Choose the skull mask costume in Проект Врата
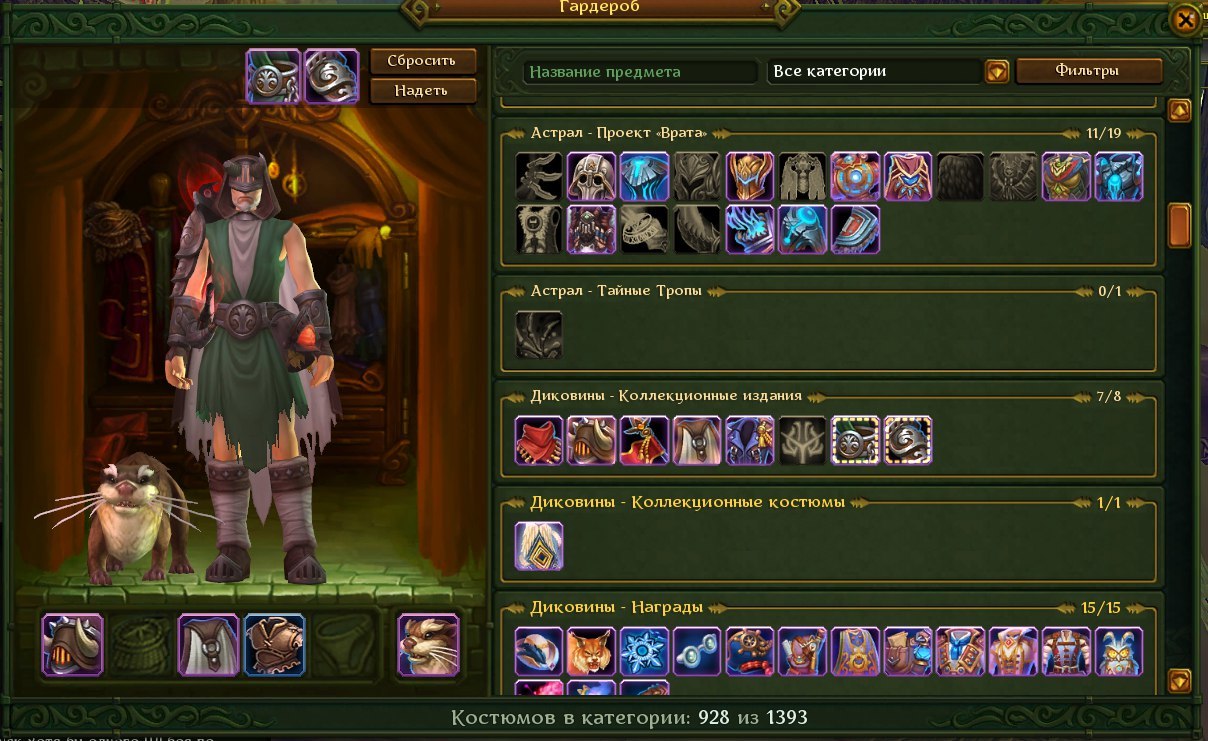This screenshot has width=1208, height=741. pyautogui.click(x=591, y=177)
